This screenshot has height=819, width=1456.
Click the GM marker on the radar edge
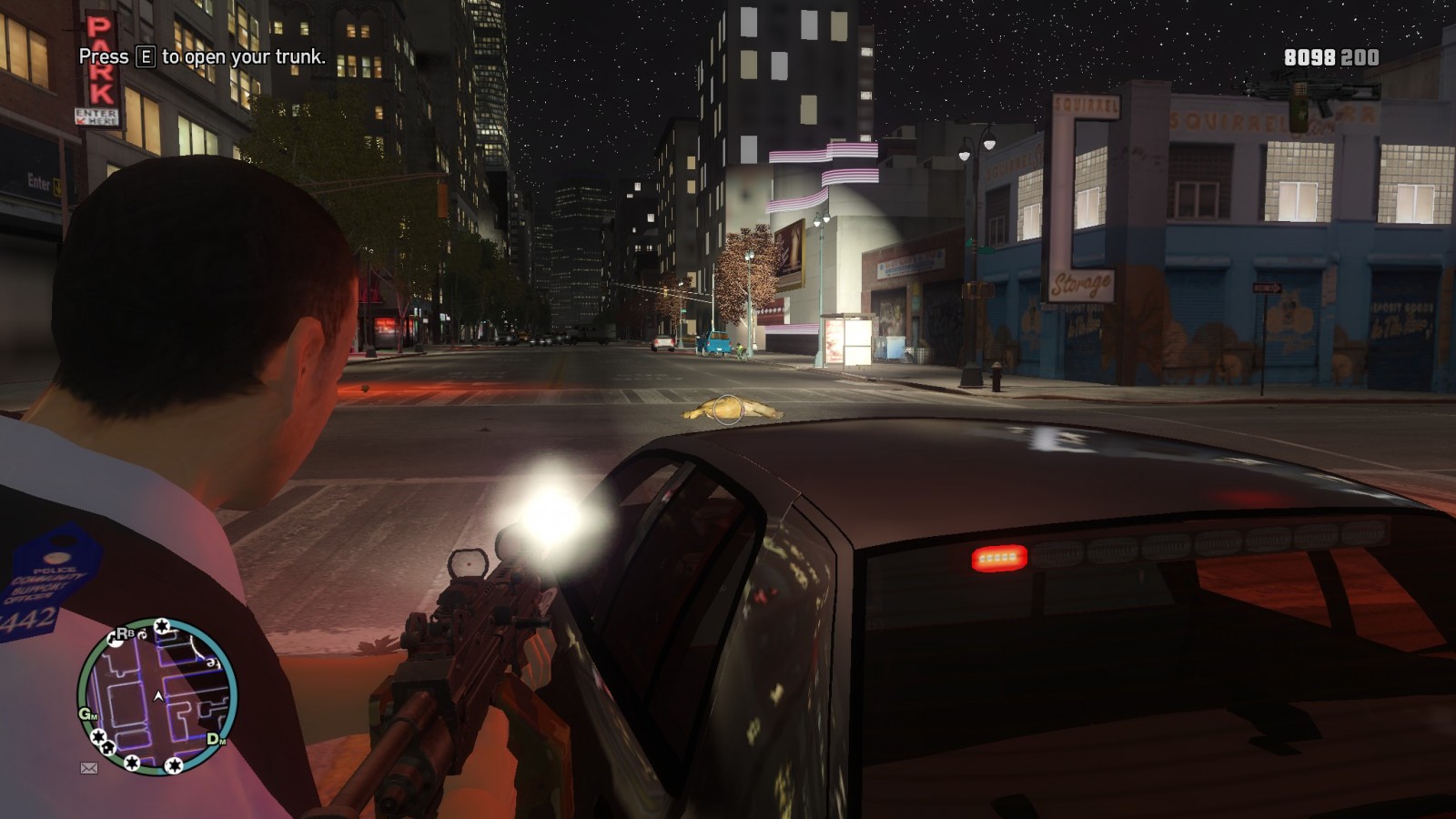point(87,713)
